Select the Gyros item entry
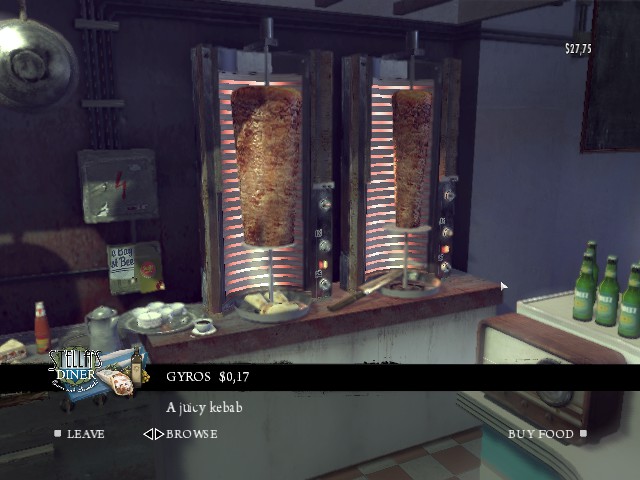 point(208,377)
